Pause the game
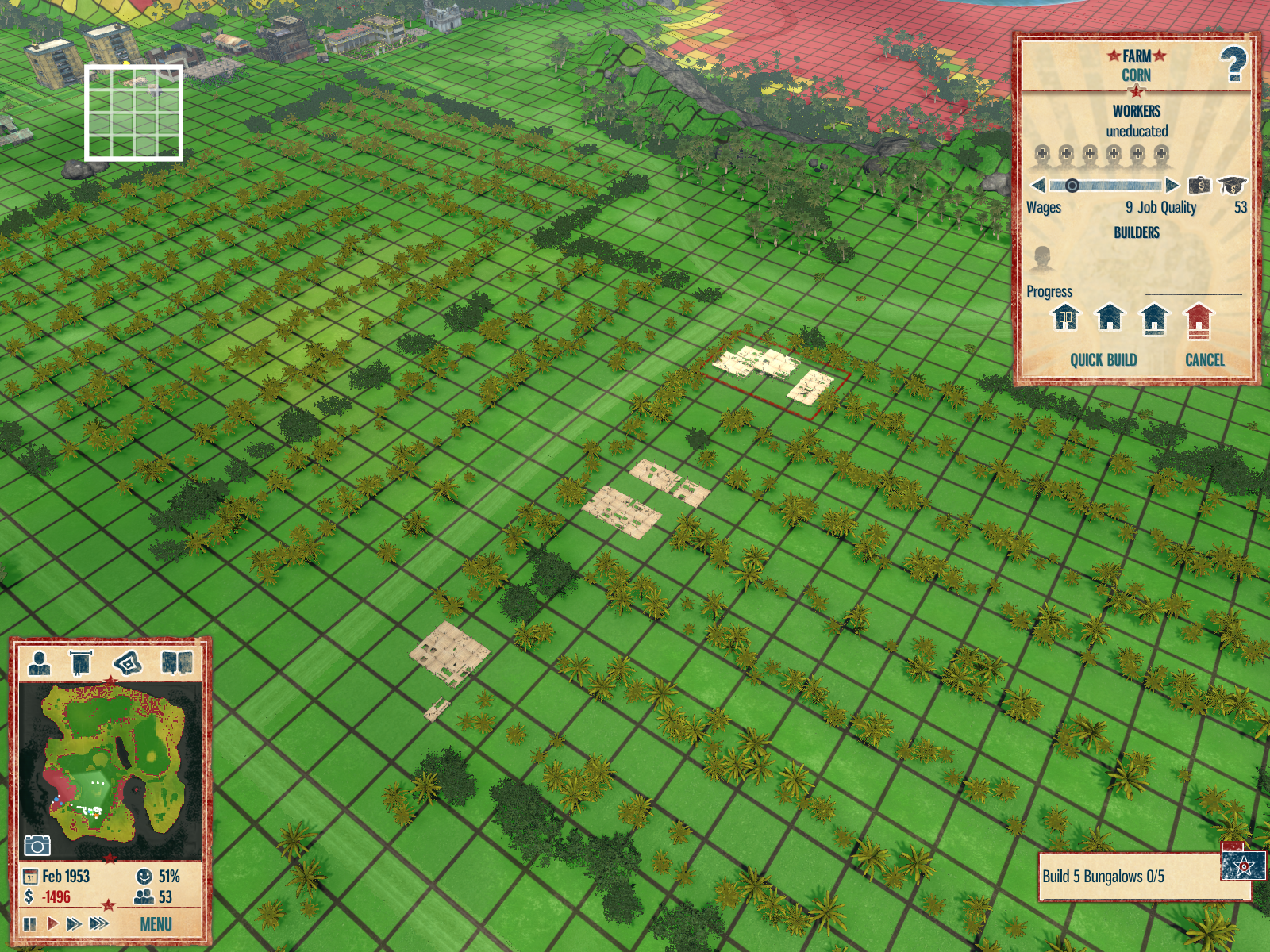1270x952 pixels. [30, 923]
